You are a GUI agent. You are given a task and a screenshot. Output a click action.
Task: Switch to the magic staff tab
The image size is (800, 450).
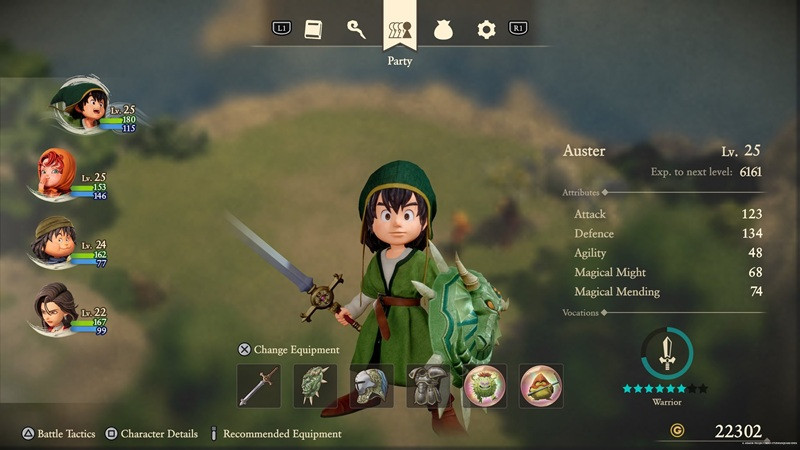pos(356,30)
